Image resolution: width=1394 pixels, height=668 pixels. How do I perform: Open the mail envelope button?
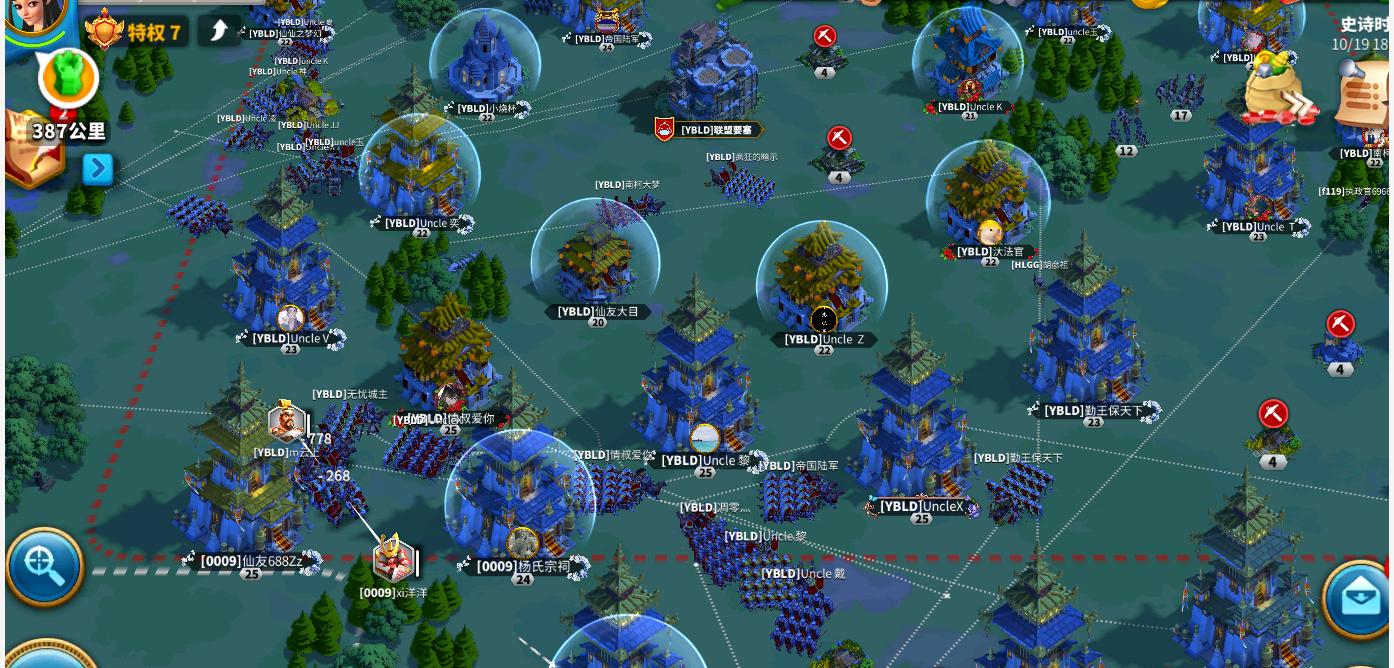click(1358, 598)
